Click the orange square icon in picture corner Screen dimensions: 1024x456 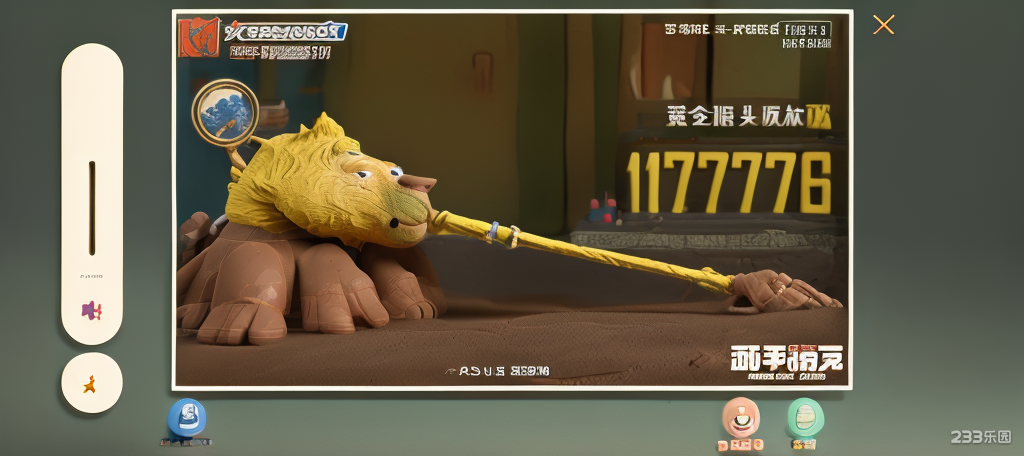pyautogui.click(x=197, y=38)
